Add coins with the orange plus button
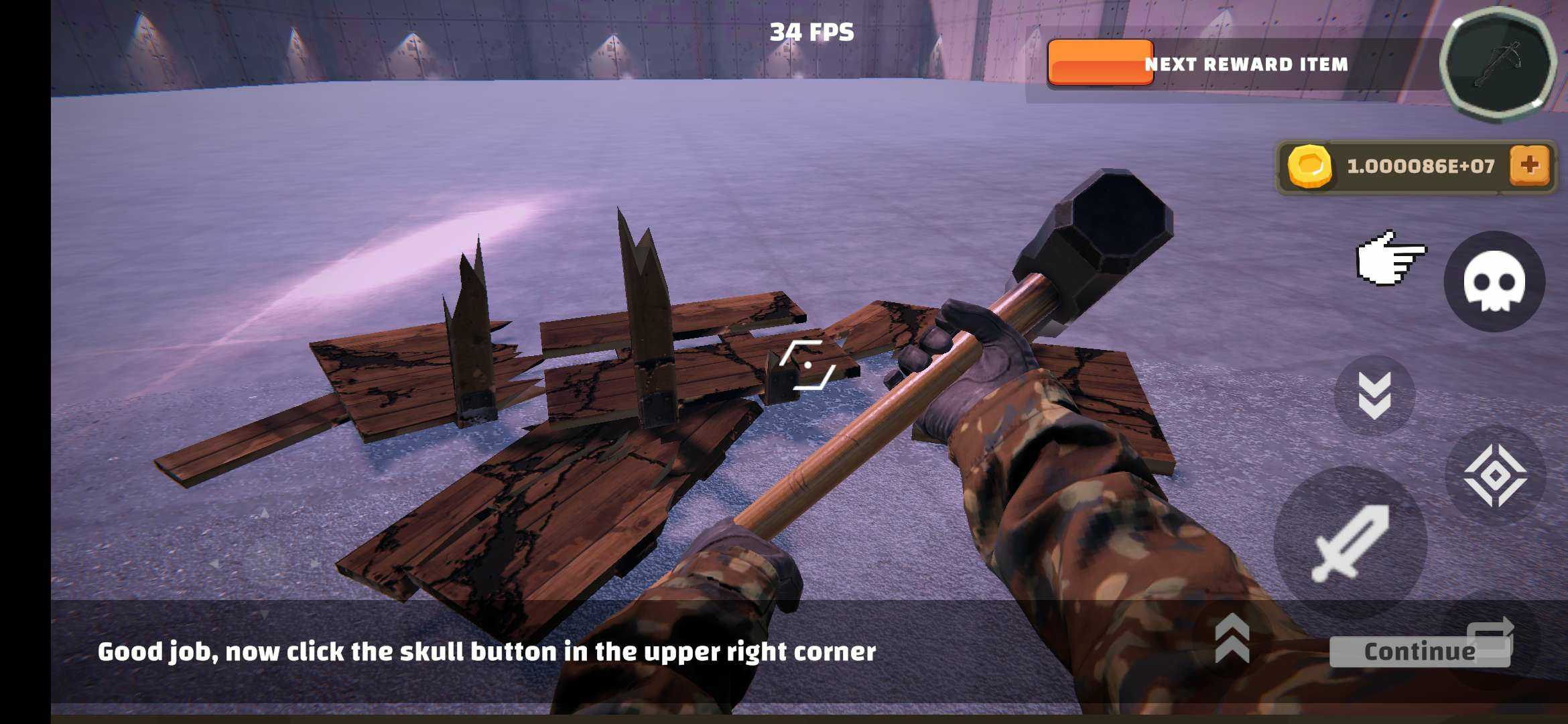The height and width of the screenshot is (724, 1568). [x=1529, y=166]
